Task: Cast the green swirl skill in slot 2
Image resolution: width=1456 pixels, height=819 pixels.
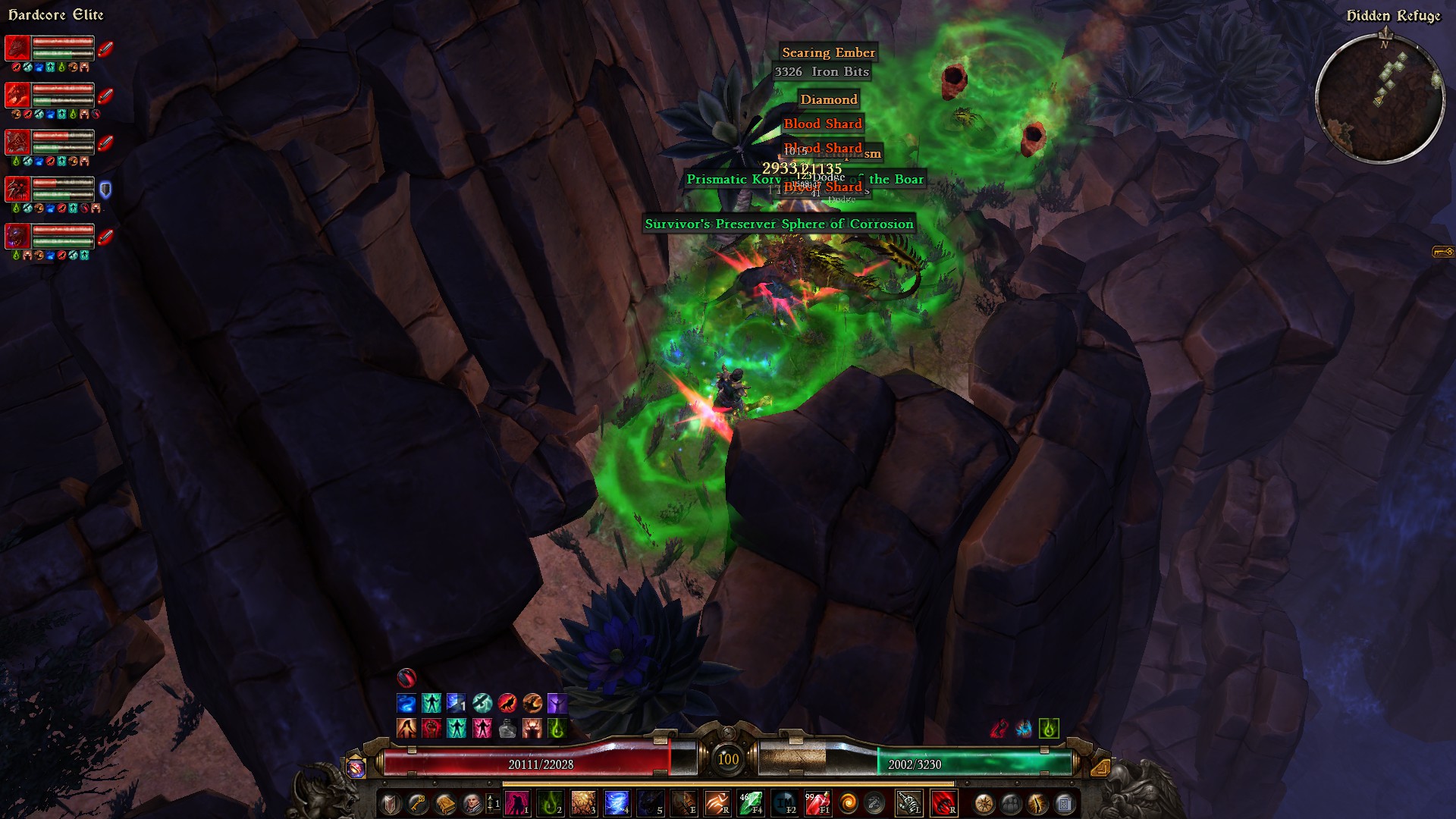Action: click(x=551, y=802)
